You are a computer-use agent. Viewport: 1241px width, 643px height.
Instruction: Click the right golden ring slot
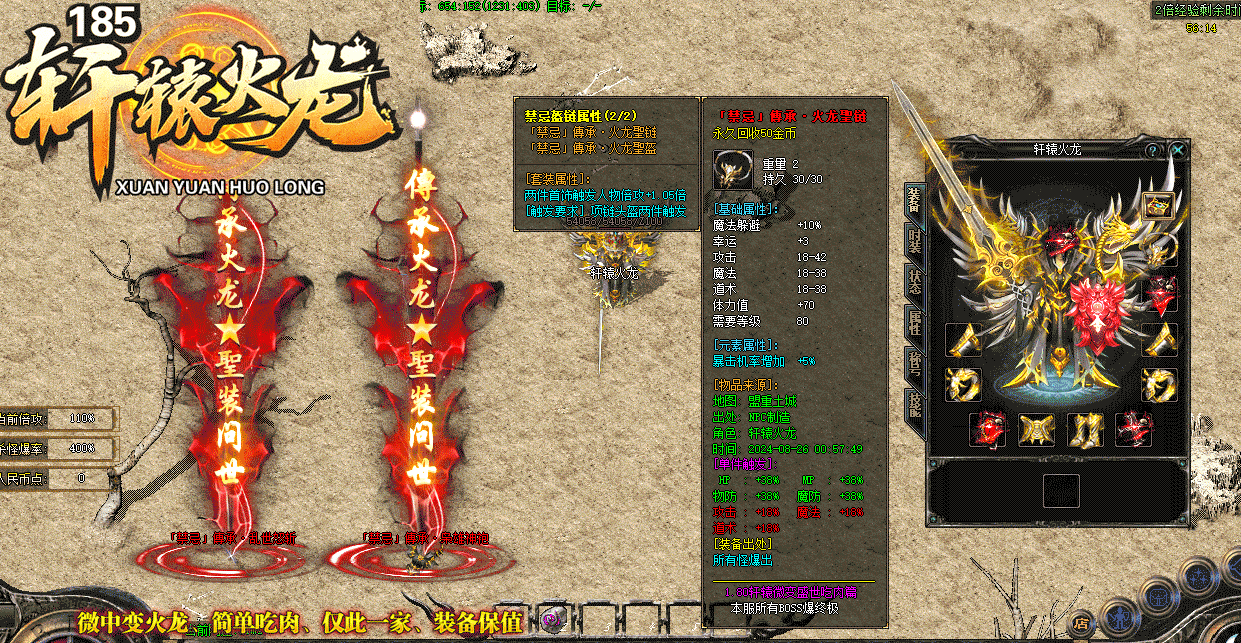click(x=1160, y=384)
